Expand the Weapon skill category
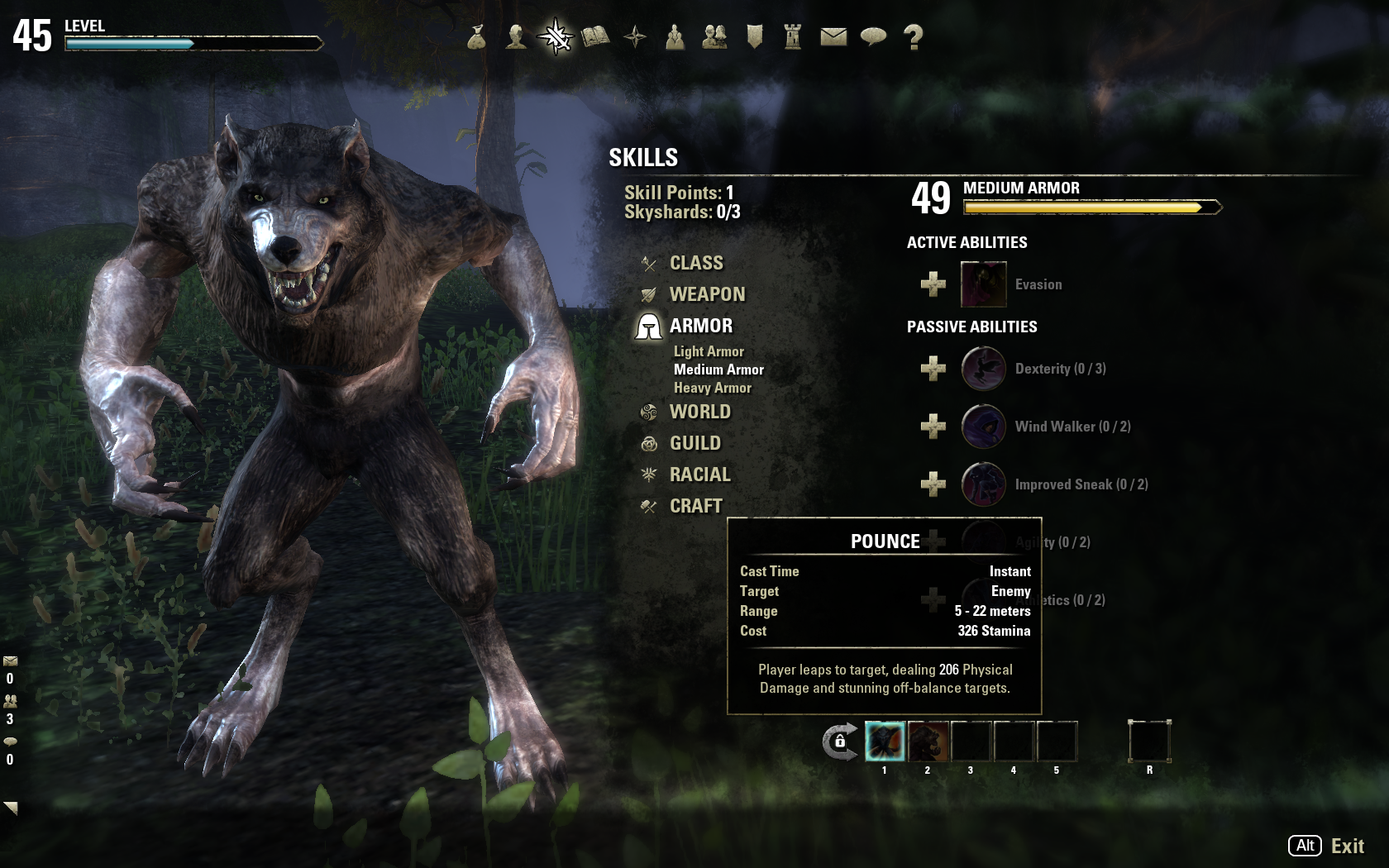This screenshot has width=1389, height=868. pos(707,295)
